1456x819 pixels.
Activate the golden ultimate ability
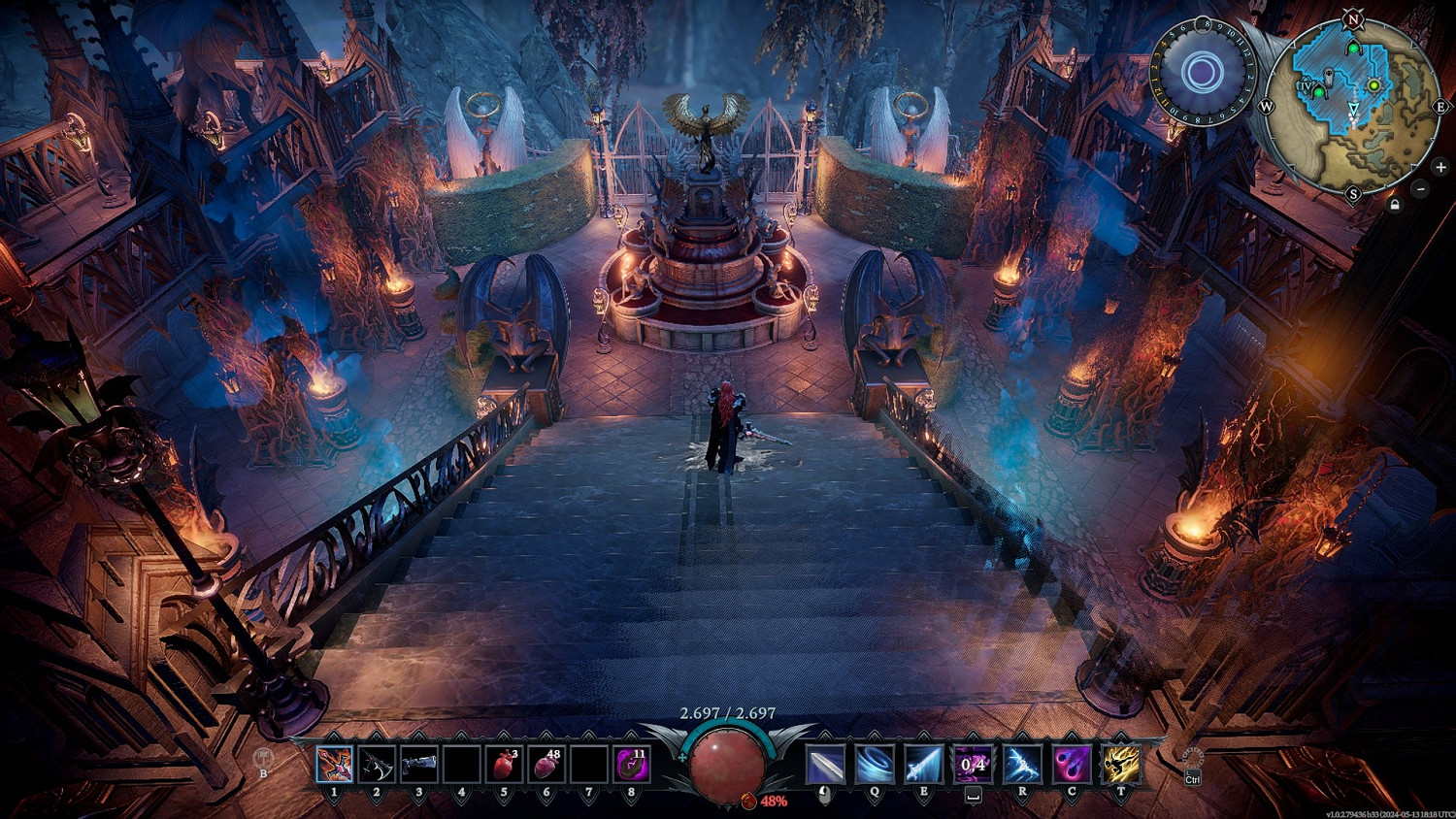[x=1121, y=765]
